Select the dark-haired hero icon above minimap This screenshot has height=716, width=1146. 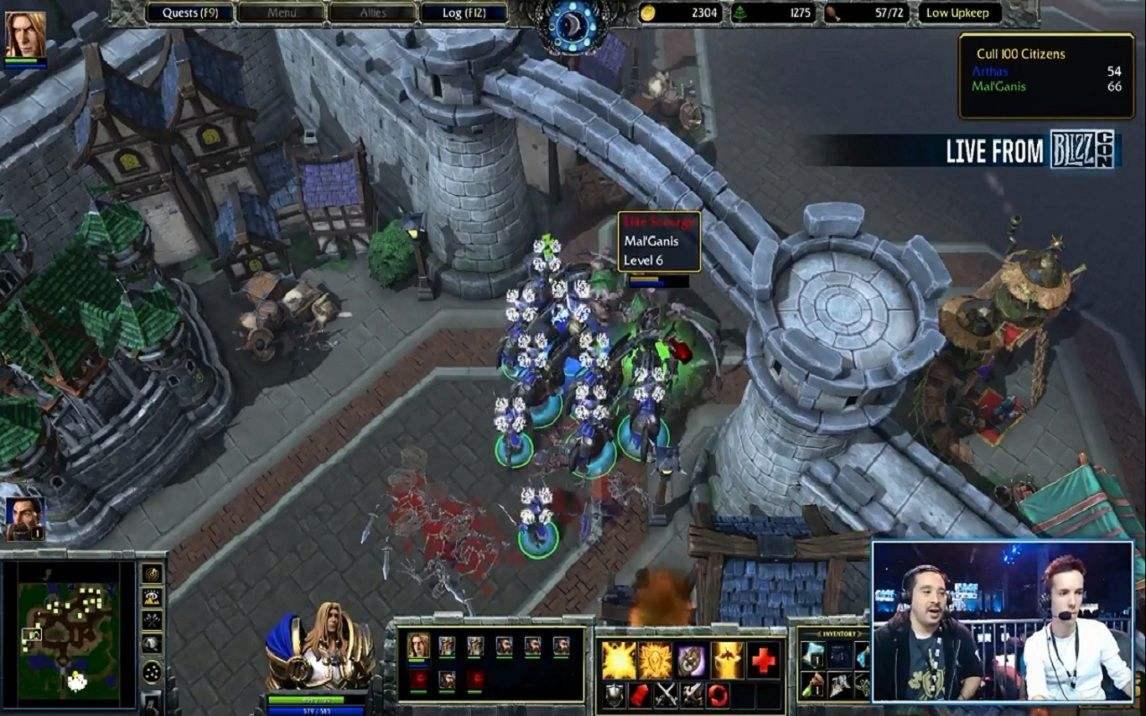point(24,518)
